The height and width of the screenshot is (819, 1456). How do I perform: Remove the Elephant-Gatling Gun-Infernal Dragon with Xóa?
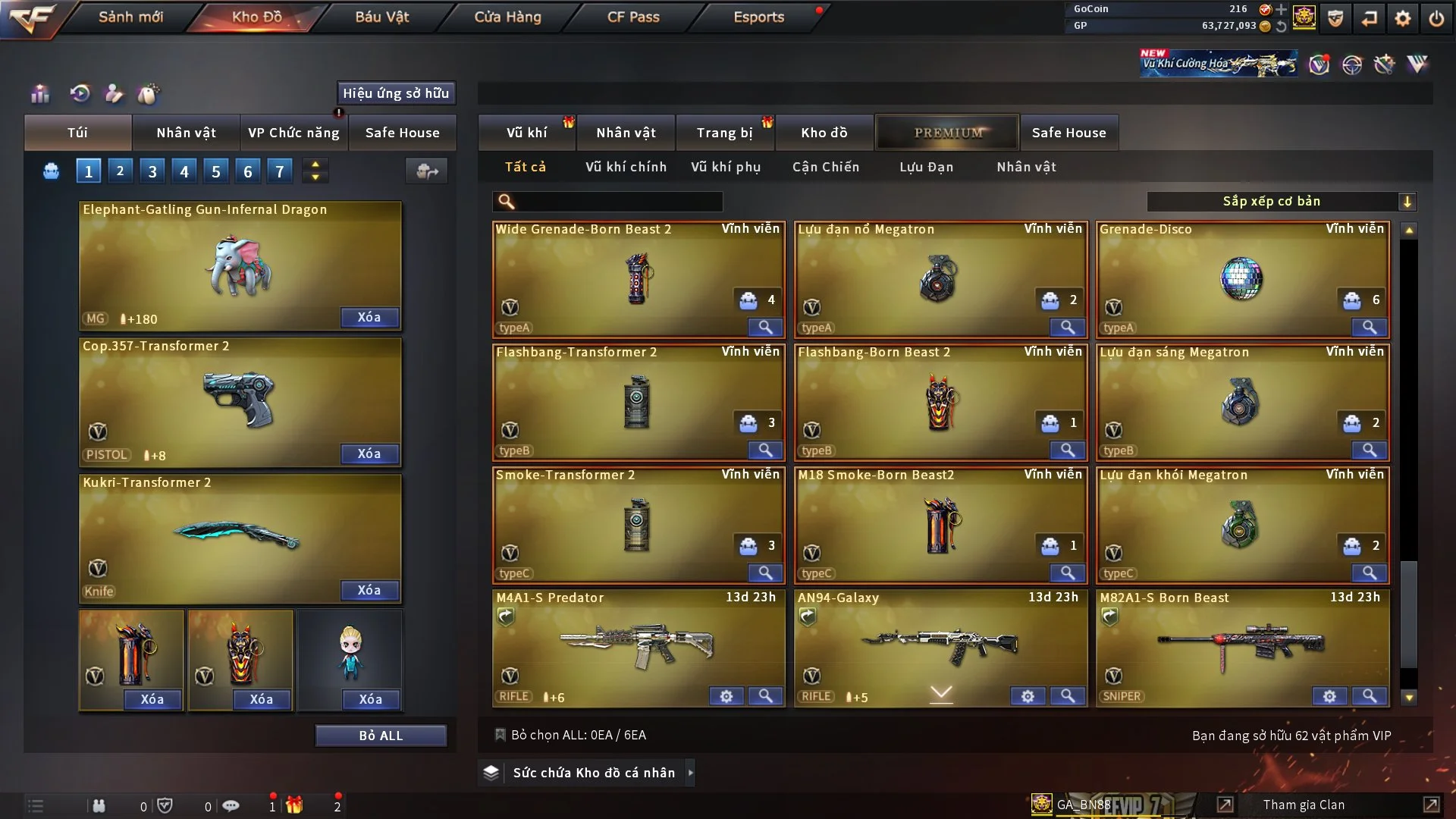tap(369, 317)
